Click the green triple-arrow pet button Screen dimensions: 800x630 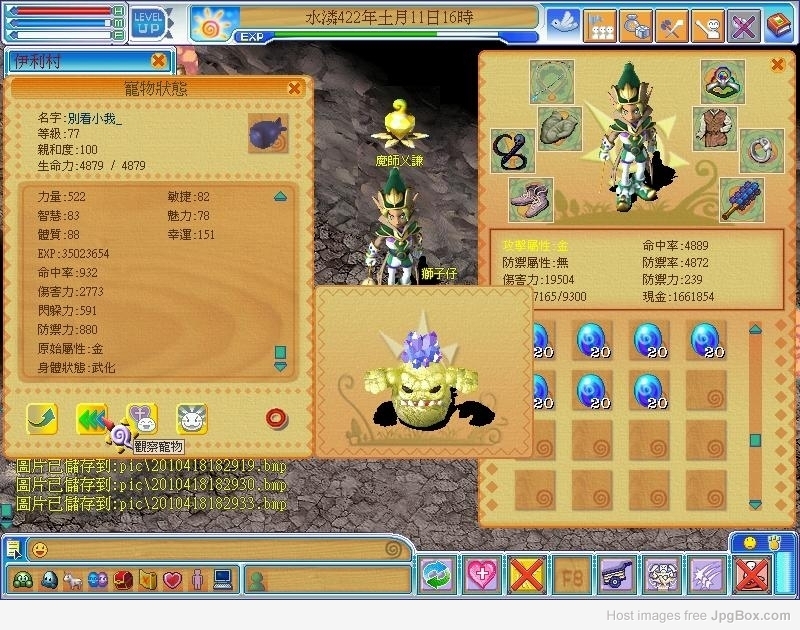[x=92, y=418]
